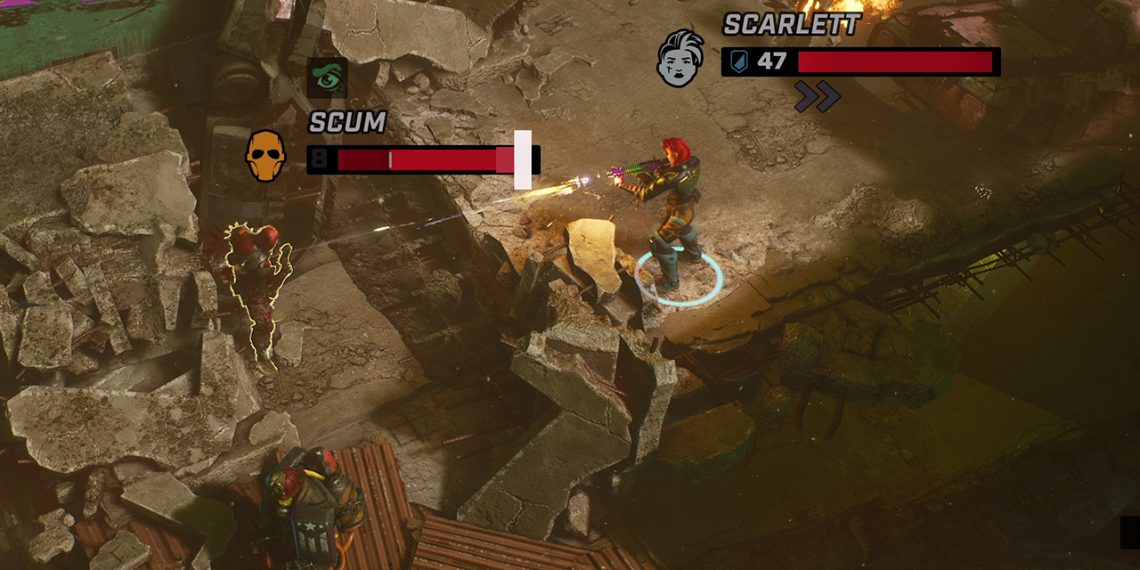Select Scarlett's character portrait
1140x570 pixels.
click(x=680, y=57)
